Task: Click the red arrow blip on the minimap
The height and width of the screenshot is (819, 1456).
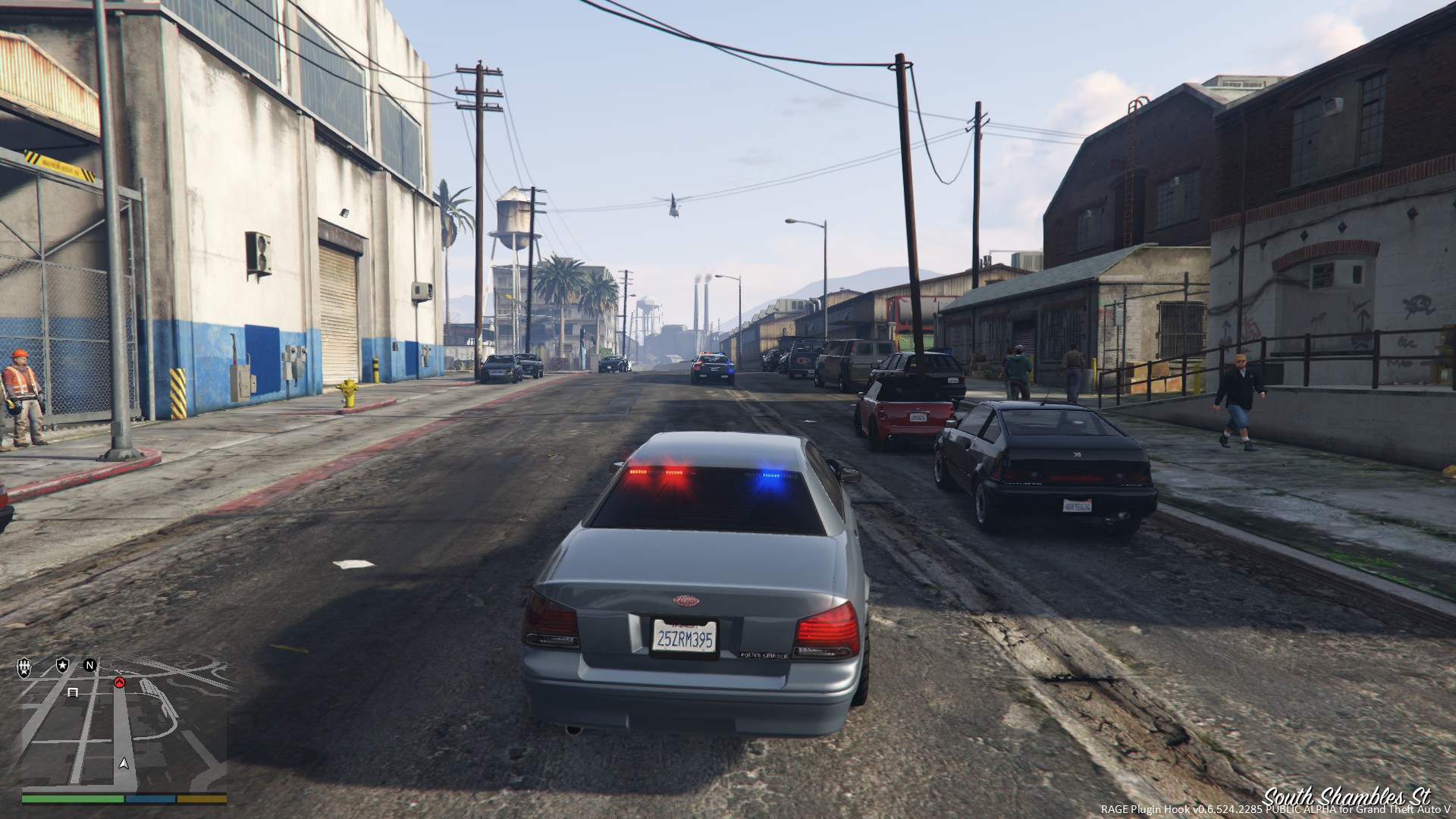Action: pyautogui.click(x=119, y=682)
